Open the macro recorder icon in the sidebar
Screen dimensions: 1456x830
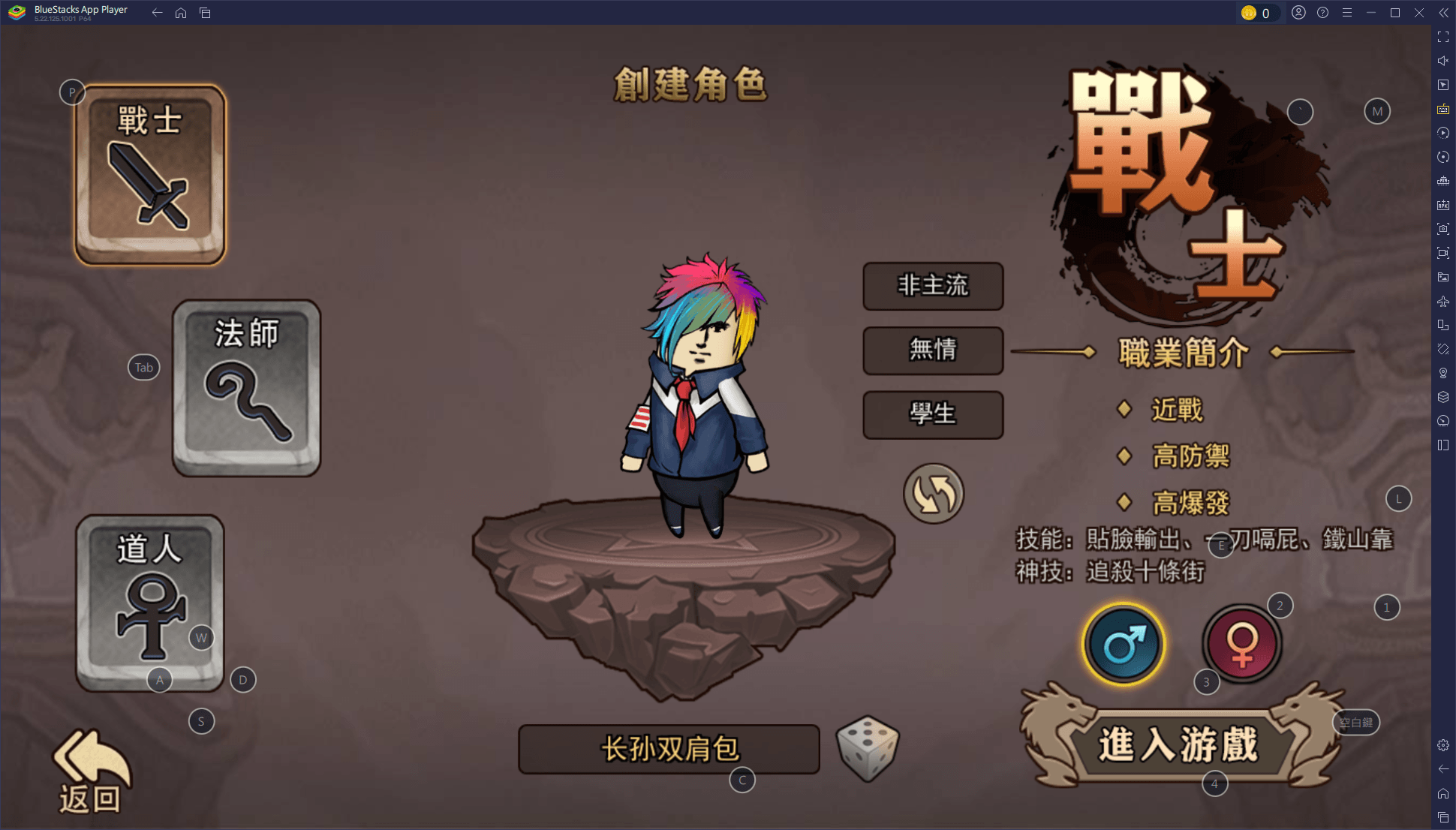tap(1442, 133)
